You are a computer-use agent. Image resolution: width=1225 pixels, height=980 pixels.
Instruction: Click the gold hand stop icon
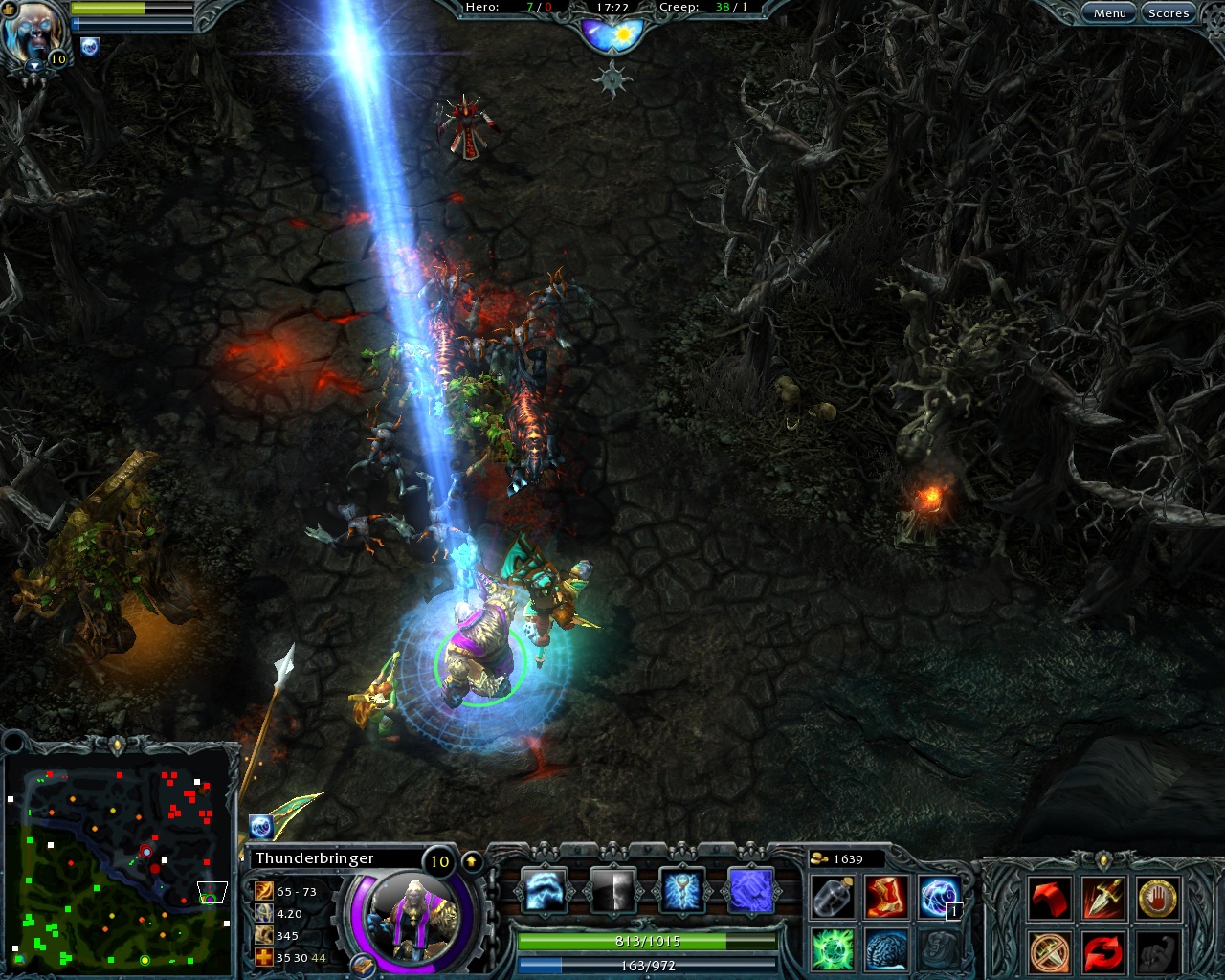pos(1156,897)
